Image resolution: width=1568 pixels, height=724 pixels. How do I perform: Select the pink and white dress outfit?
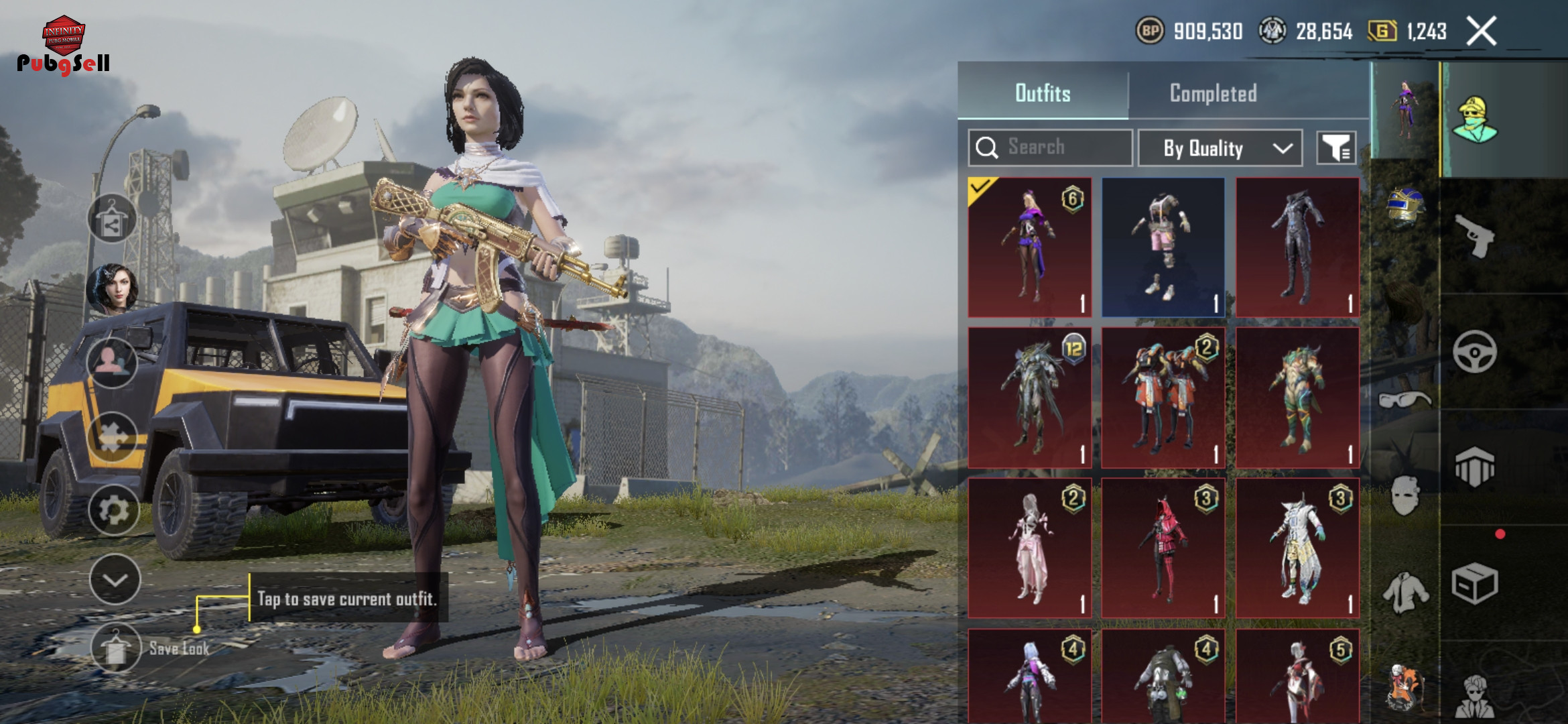pos(1030,548)
